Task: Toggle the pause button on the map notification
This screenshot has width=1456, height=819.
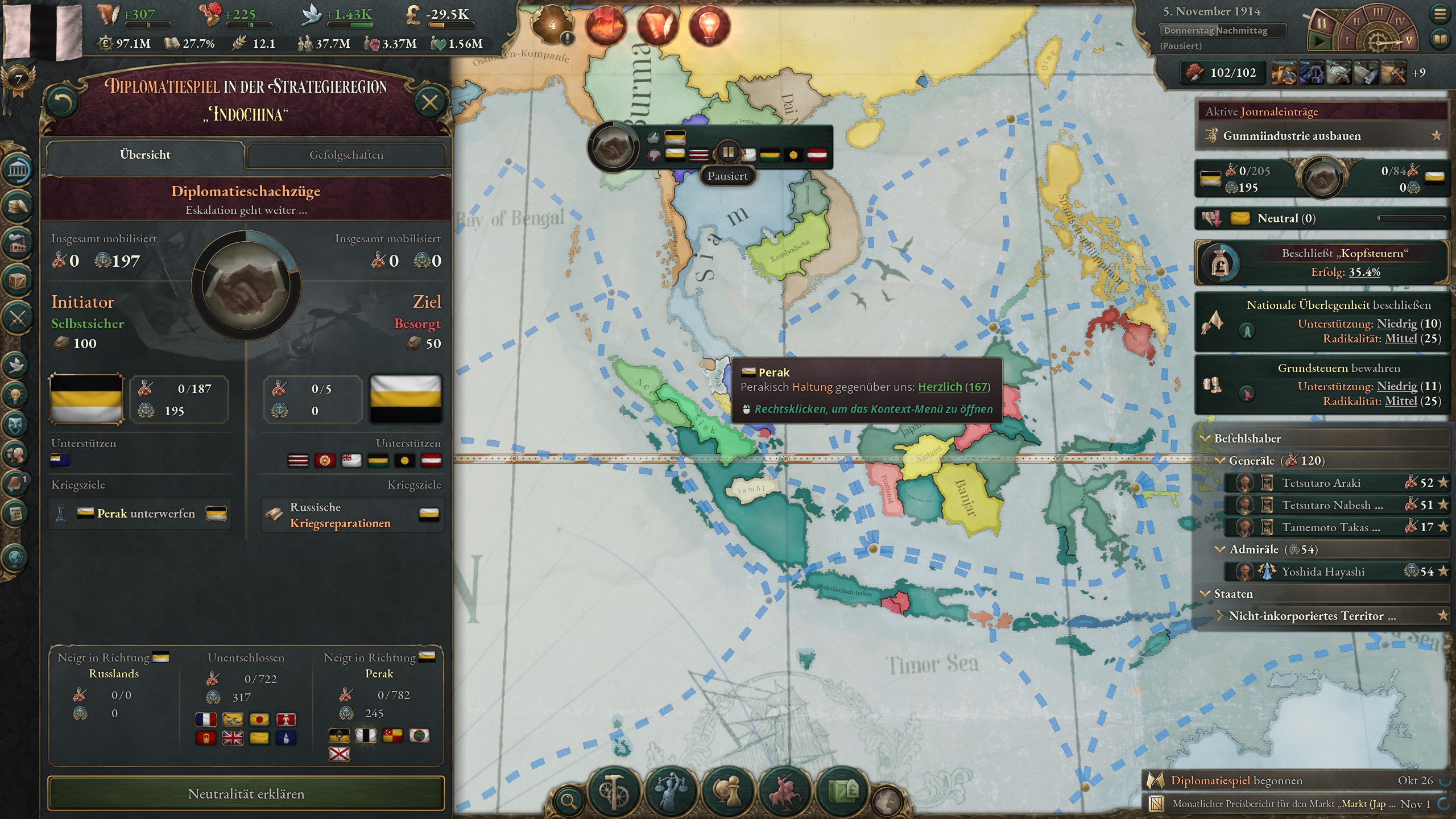Action: pyautogui.click(x=728, y=152)
